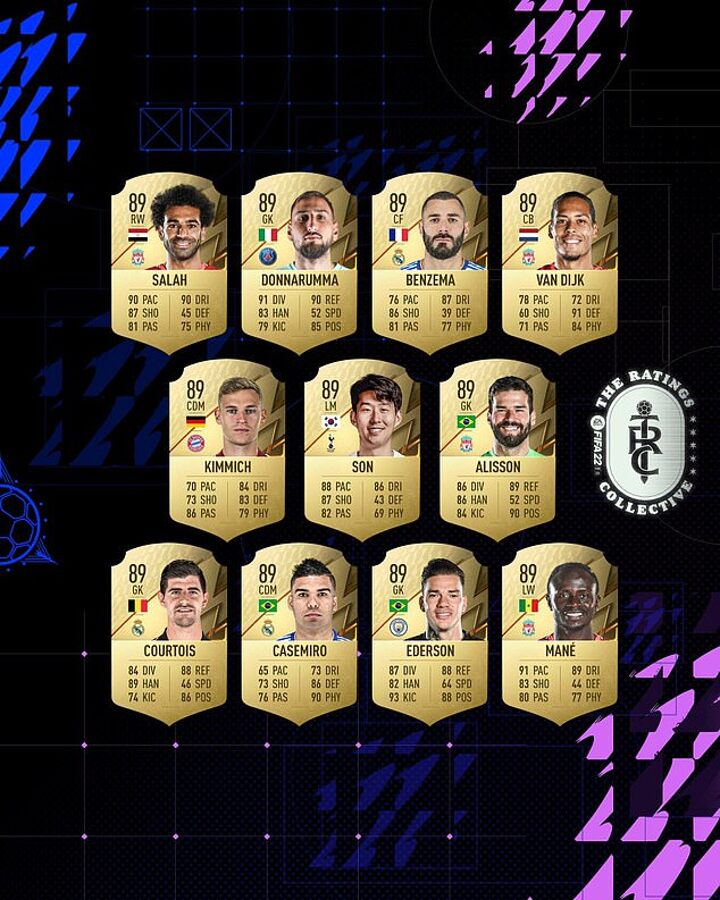
Task: Select the Van Dijk card
Action: [560, 262]
